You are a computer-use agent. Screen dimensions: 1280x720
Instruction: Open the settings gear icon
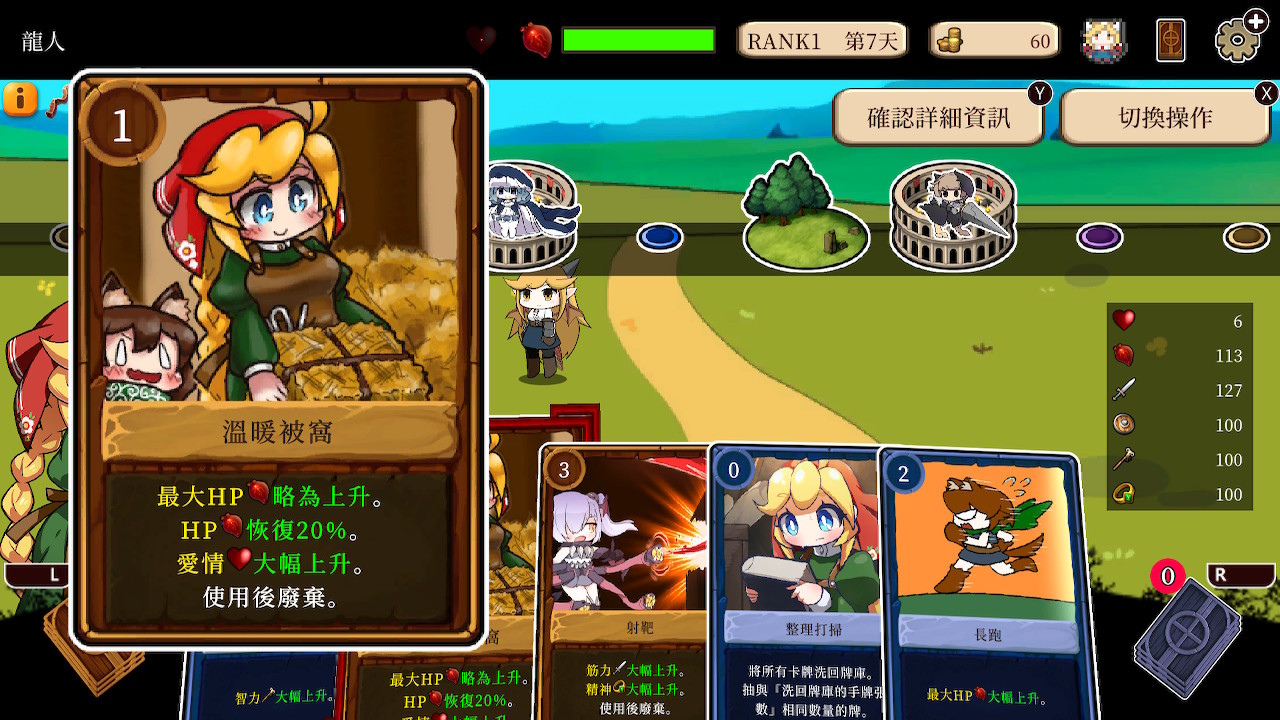(1238, 41)
